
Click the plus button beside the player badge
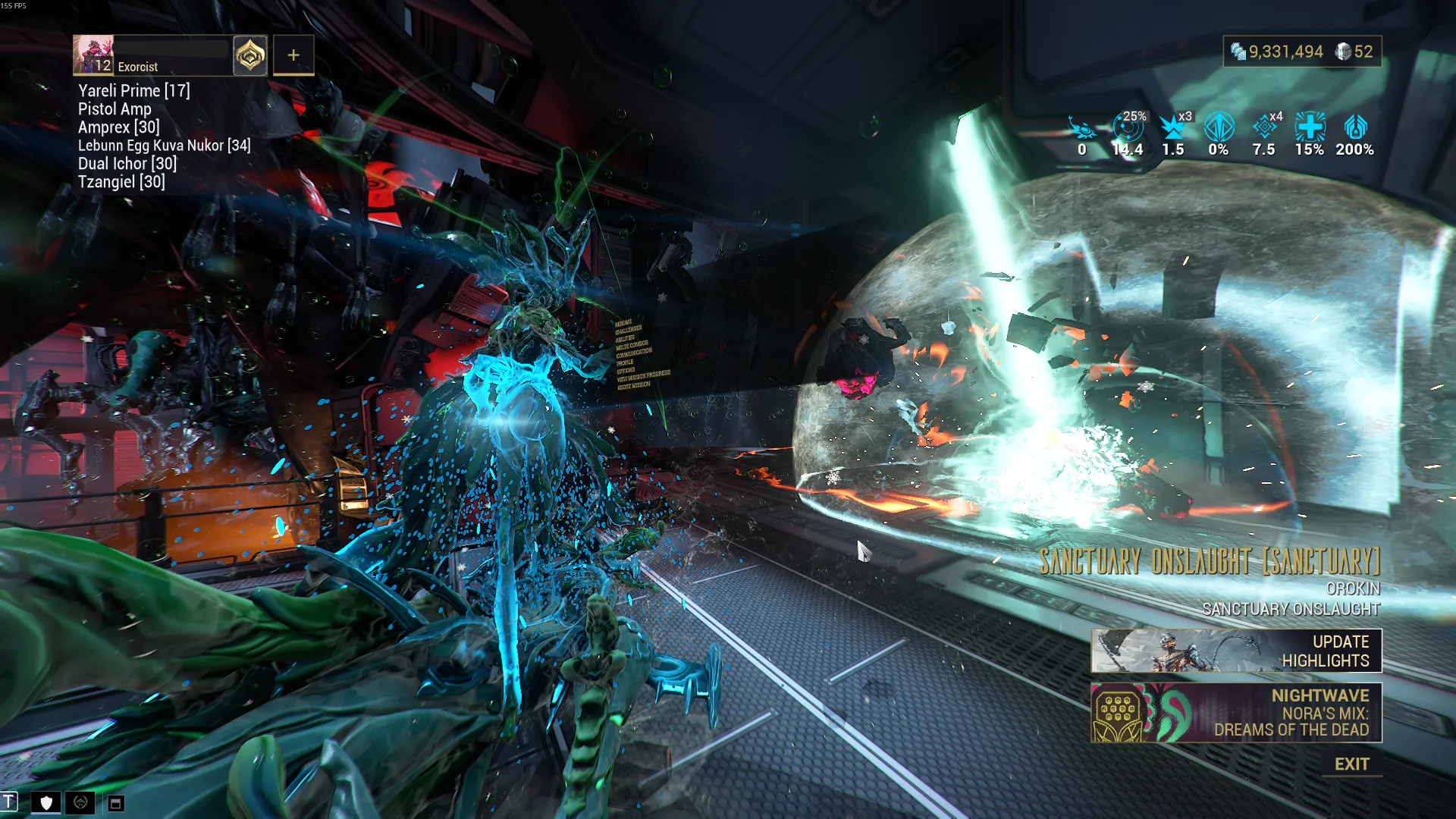(293, 55)
